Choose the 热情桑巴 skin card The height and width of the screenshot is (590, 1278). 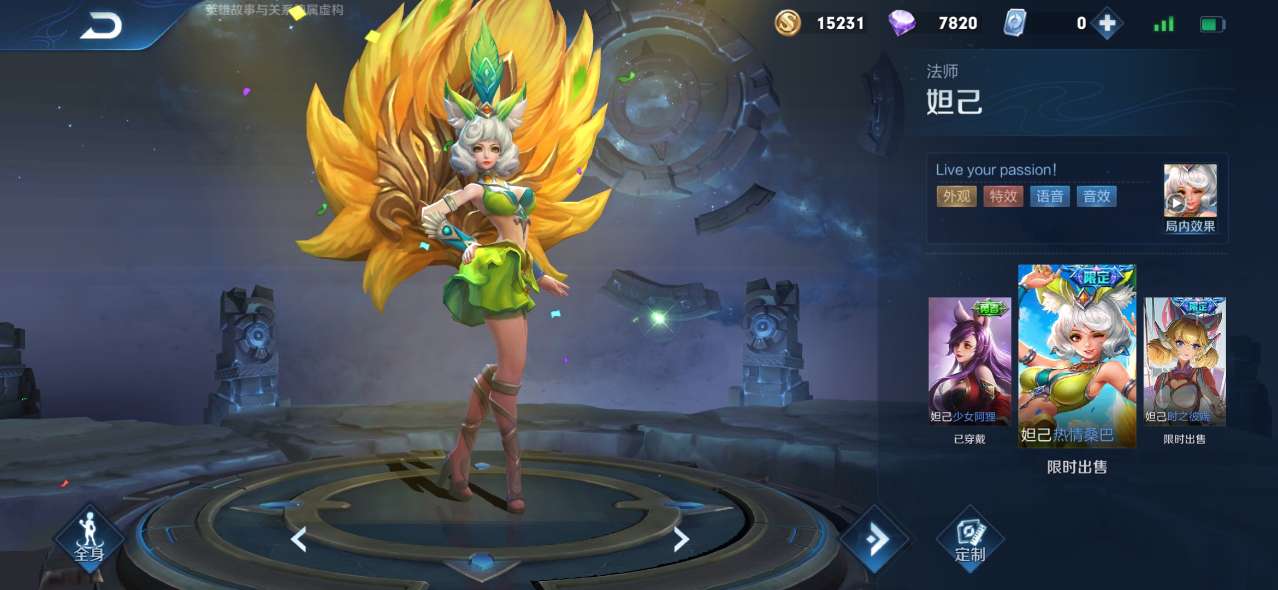1077,355
